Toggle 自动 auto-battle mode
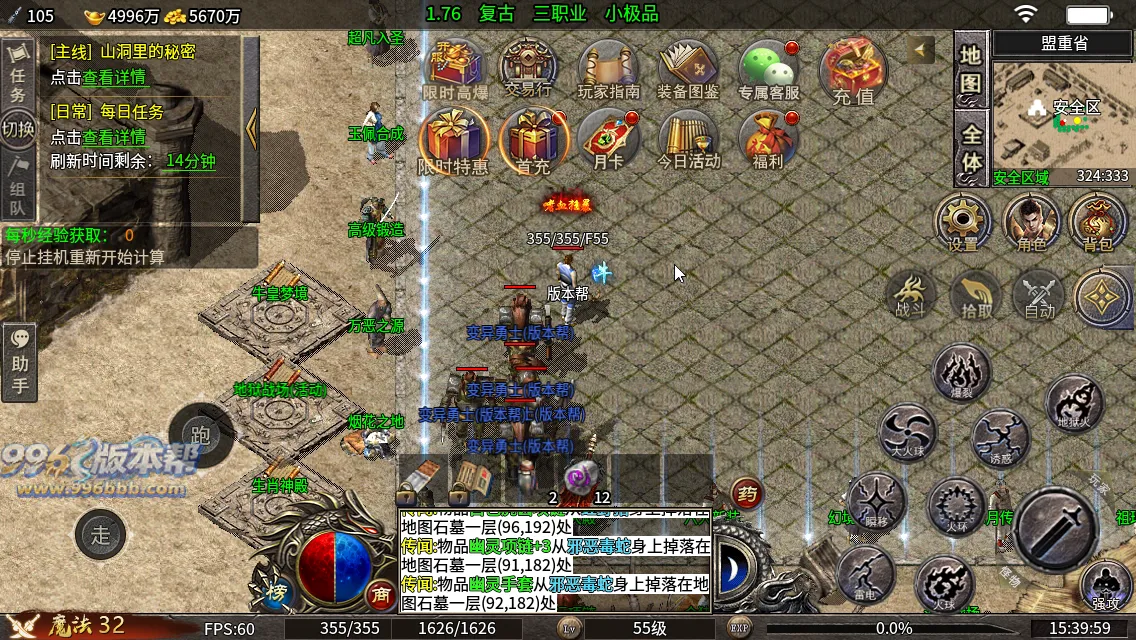Viewport: 1136px width, 640px height. tap(1040, 295)
